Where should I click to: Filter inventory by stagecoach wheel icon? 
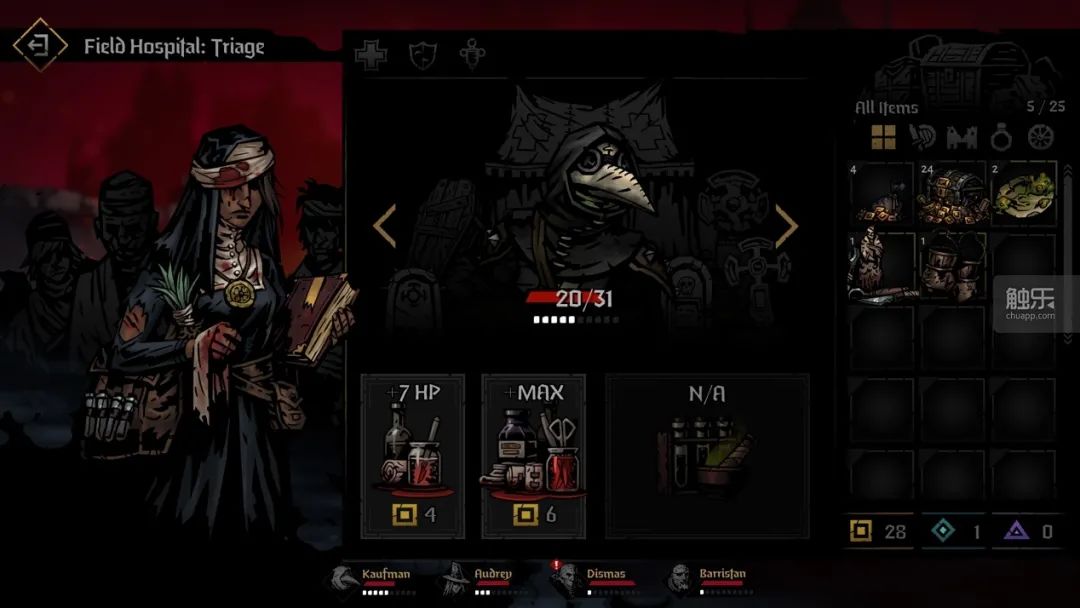click(1041, 137)
